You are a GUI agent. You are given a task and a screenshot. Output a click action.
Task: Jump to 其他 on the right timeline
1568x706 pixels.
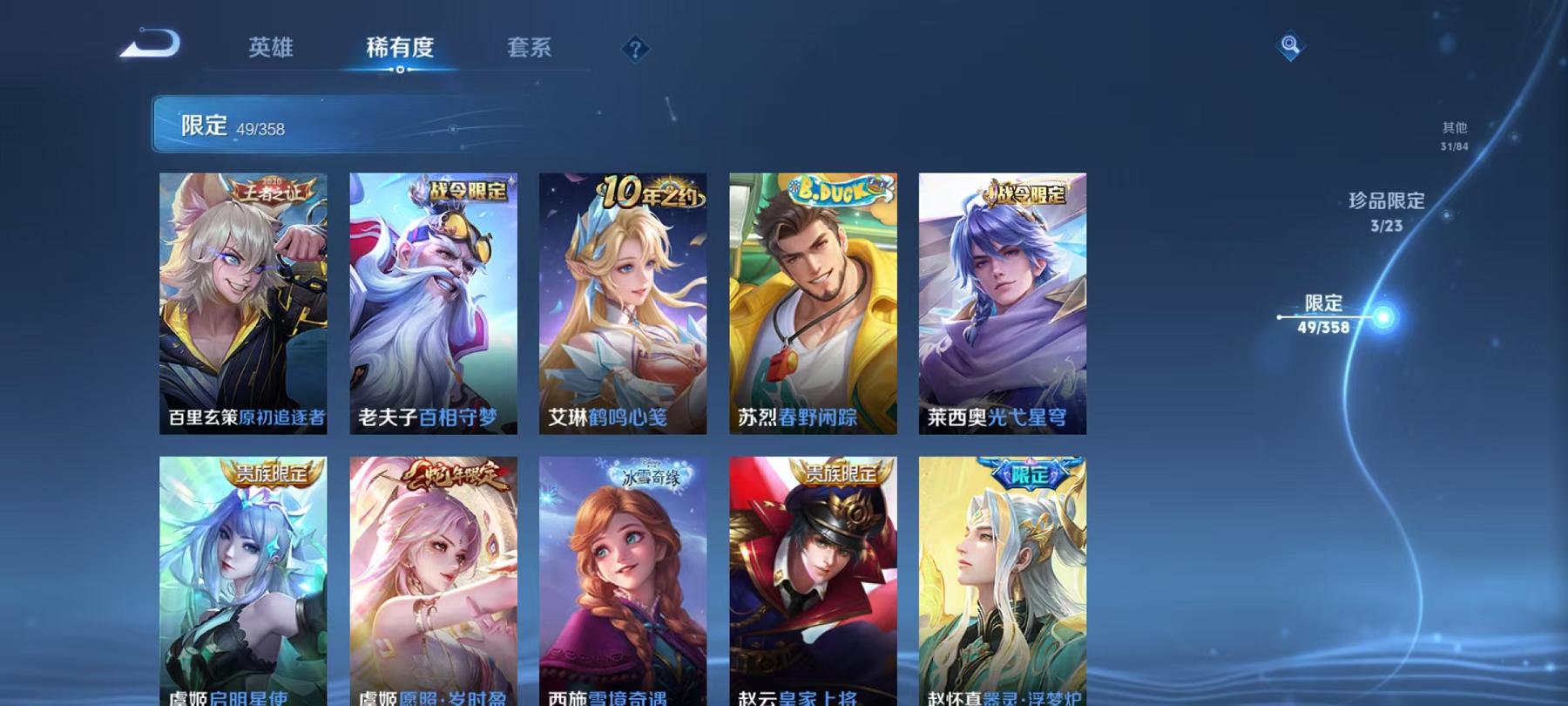click(x=1453, y=132)
